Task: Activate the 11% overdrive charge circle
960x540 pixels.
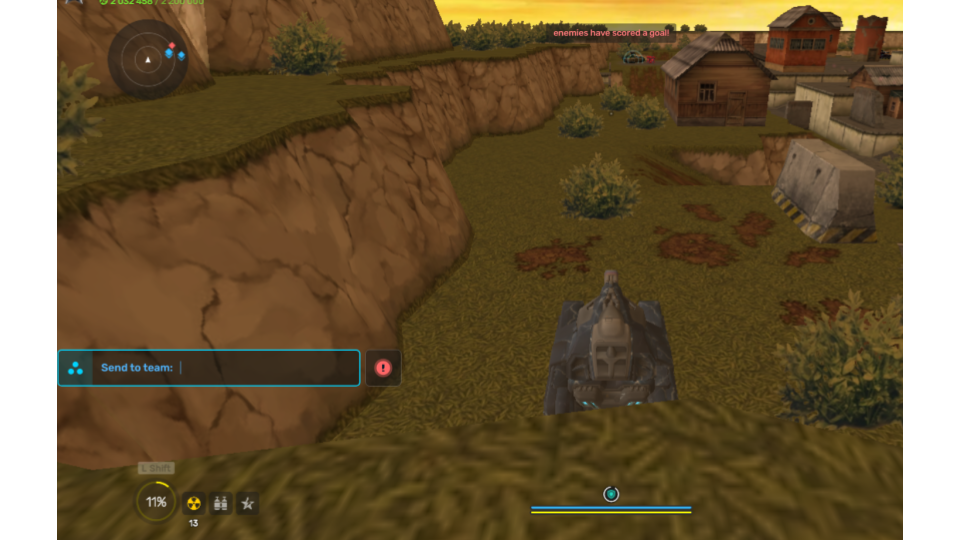Action: (x=156, y=502)
